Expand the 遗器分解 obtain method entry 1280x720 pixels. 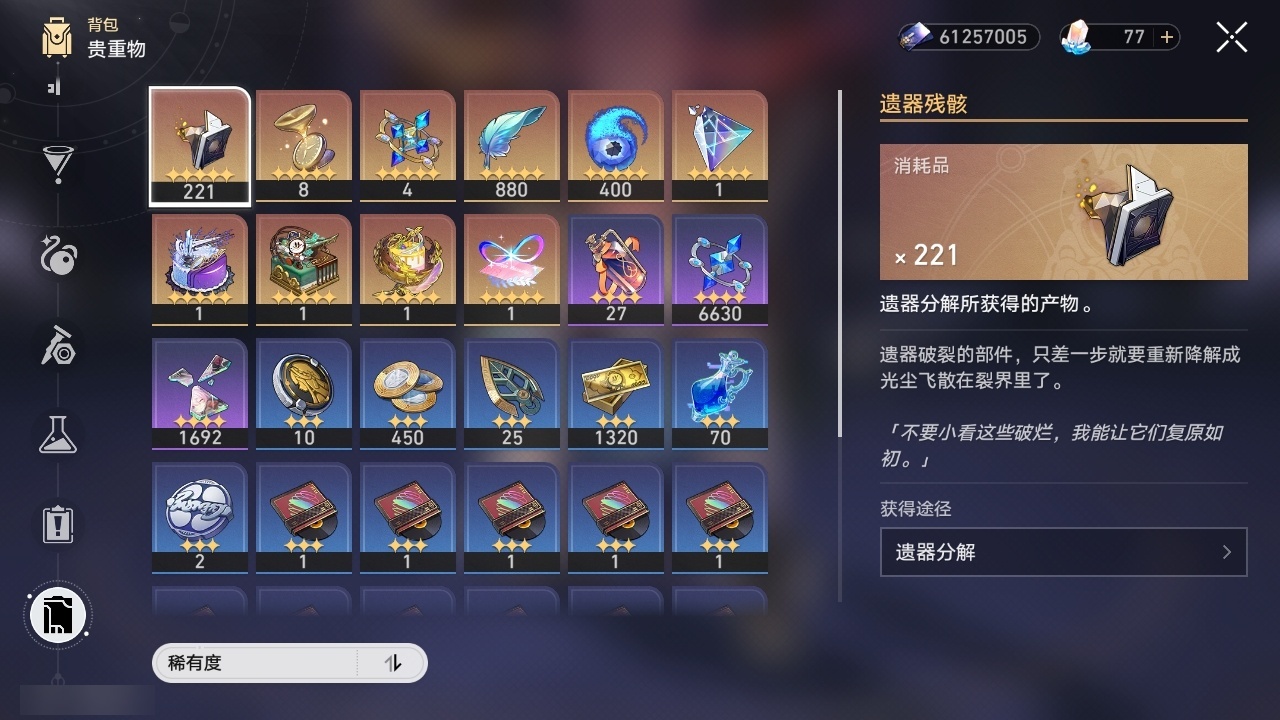click(1063, 551)
